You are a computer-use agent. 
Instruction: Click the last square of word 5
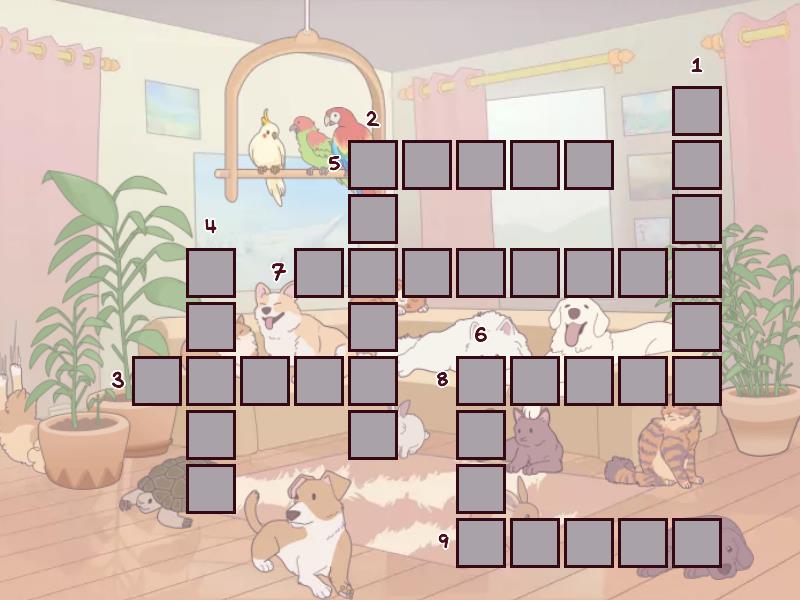click(x=589, y=165)
